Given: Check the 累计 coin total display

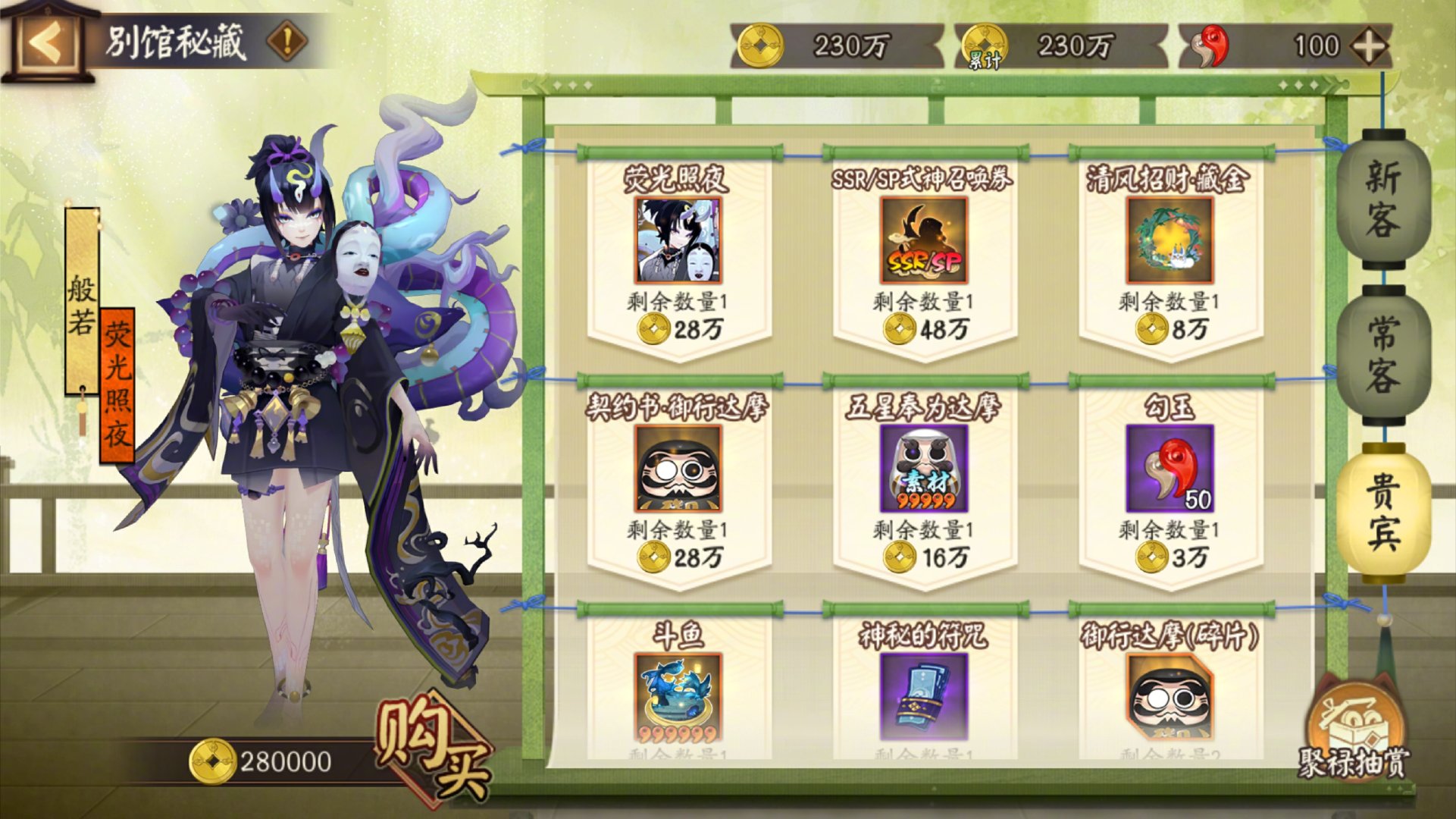Looking at the screenshot, I should click(1057, 47).
